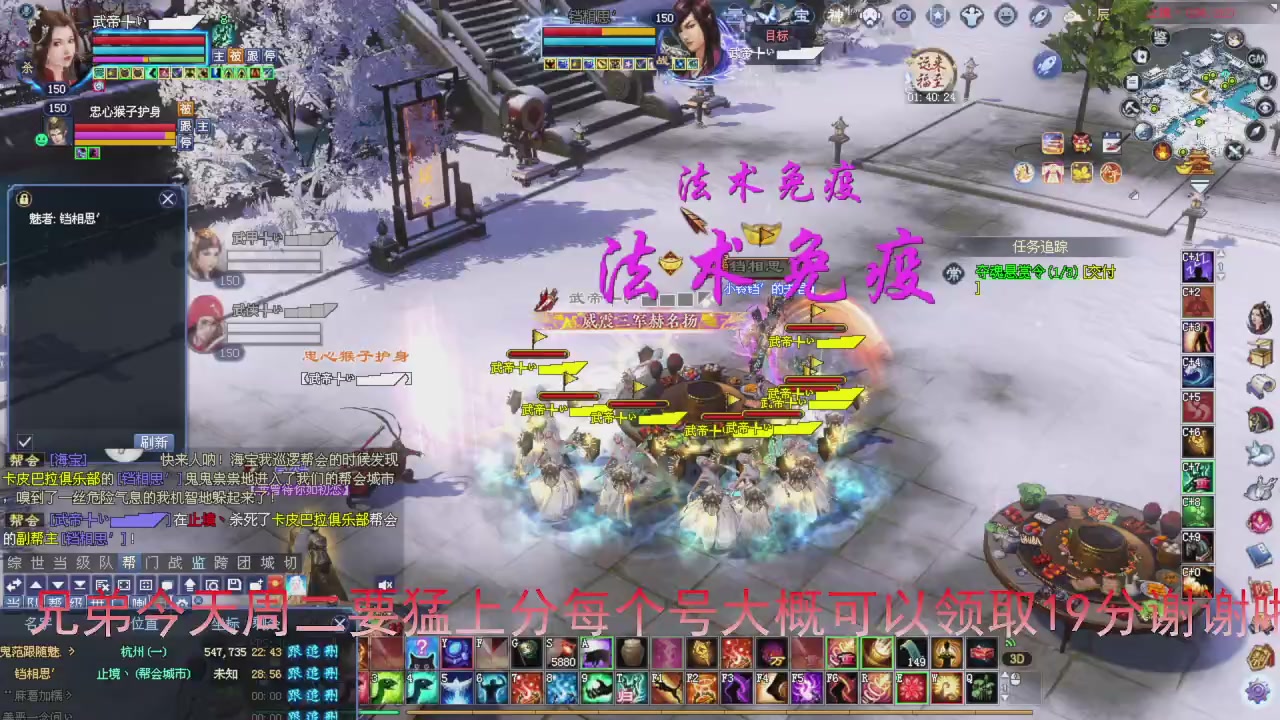Click the 刷新 refresh button in the panel
Image resolution: width=1280 pixels, height=720 pixels.
154,441
